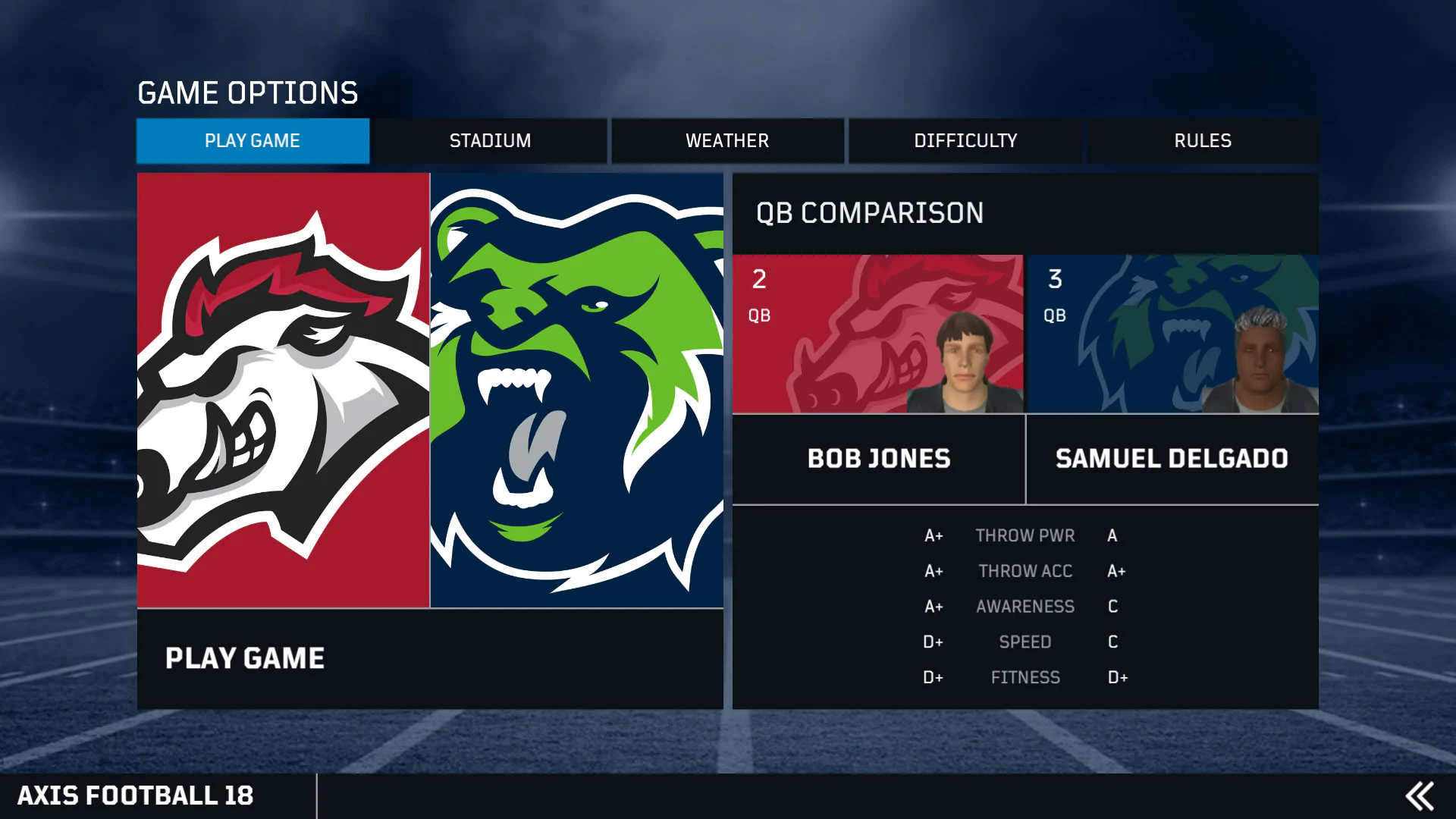The width and height of the screenshot is (1456, 819).
Task: Click QB number 2 label
Action: (758, 281)
